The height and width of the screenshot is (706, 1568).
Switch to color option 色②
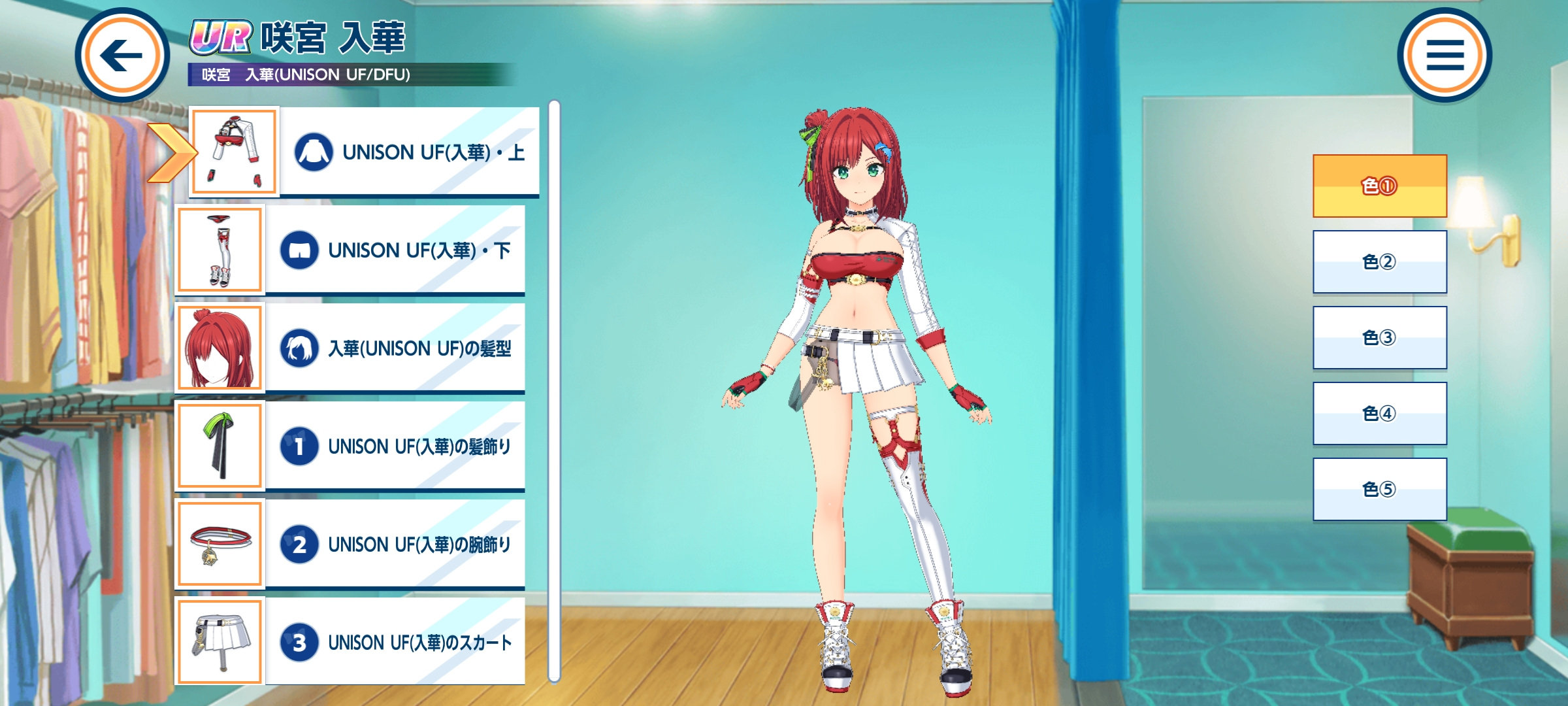pos(1380,261)
